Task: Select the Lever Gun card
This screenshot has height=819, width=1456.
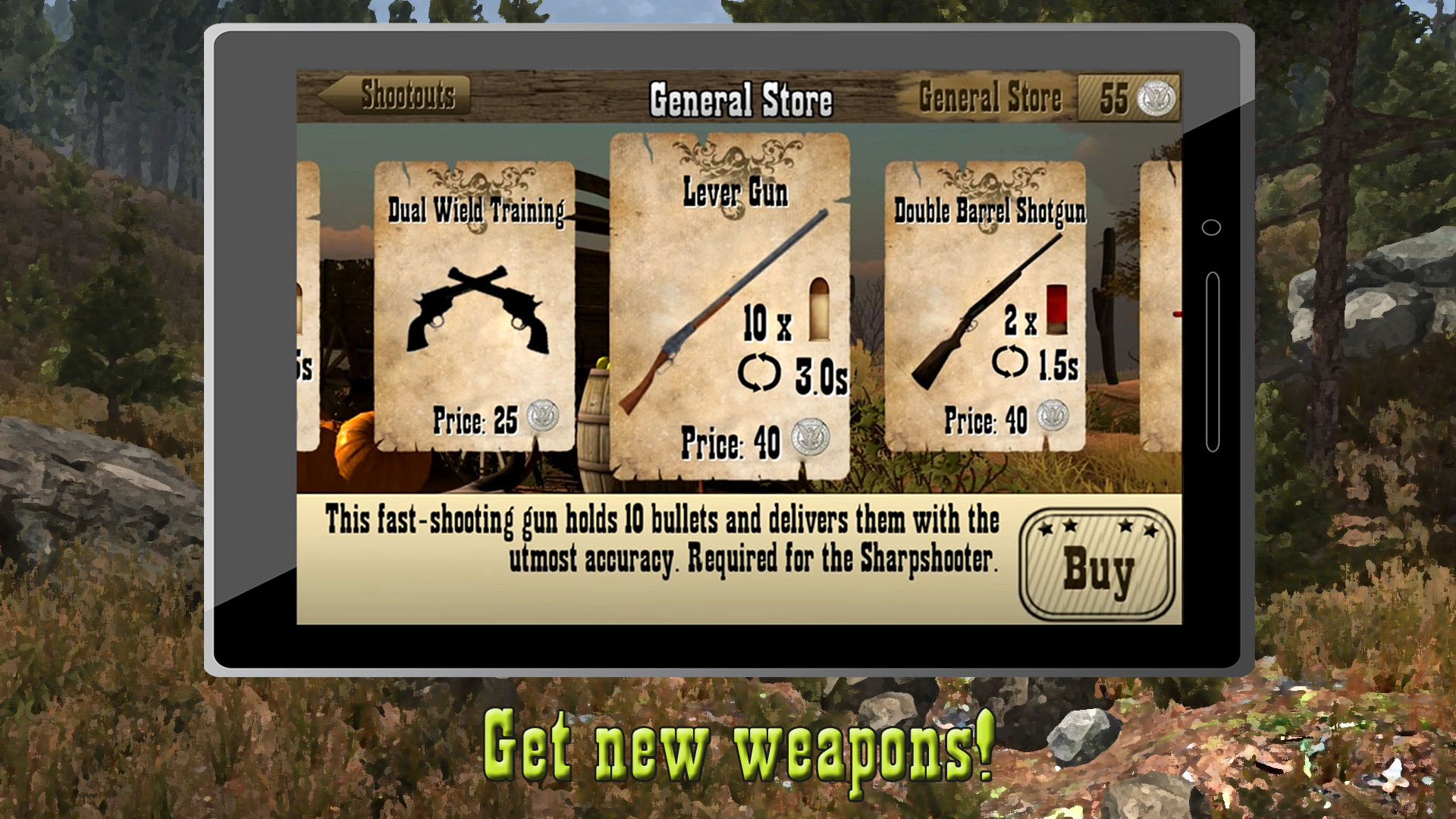Action: (x=732, y=303)
